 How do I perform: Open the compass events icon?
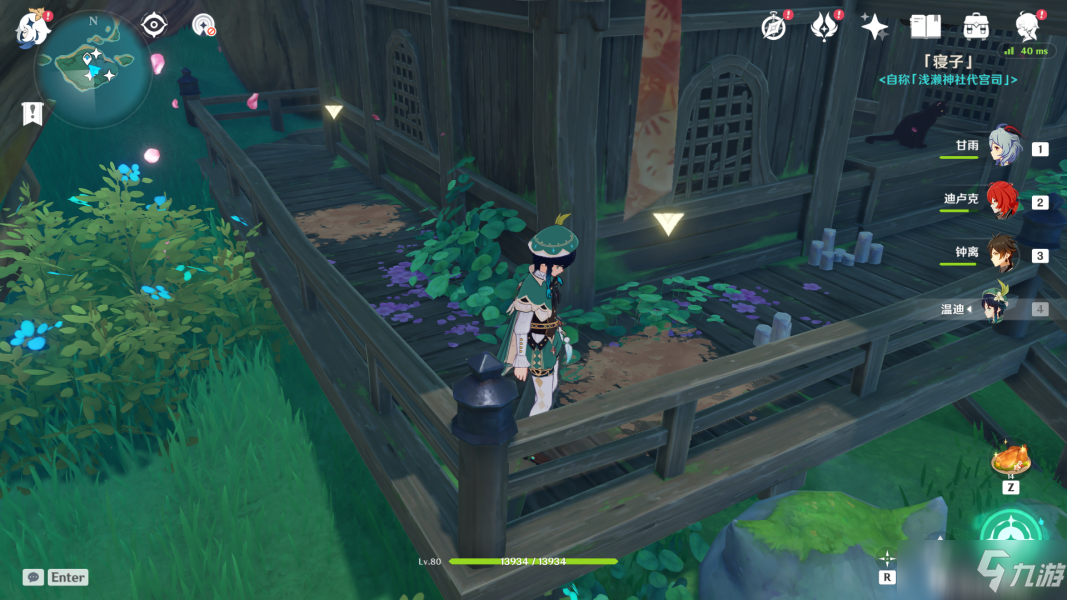[773, 27]
